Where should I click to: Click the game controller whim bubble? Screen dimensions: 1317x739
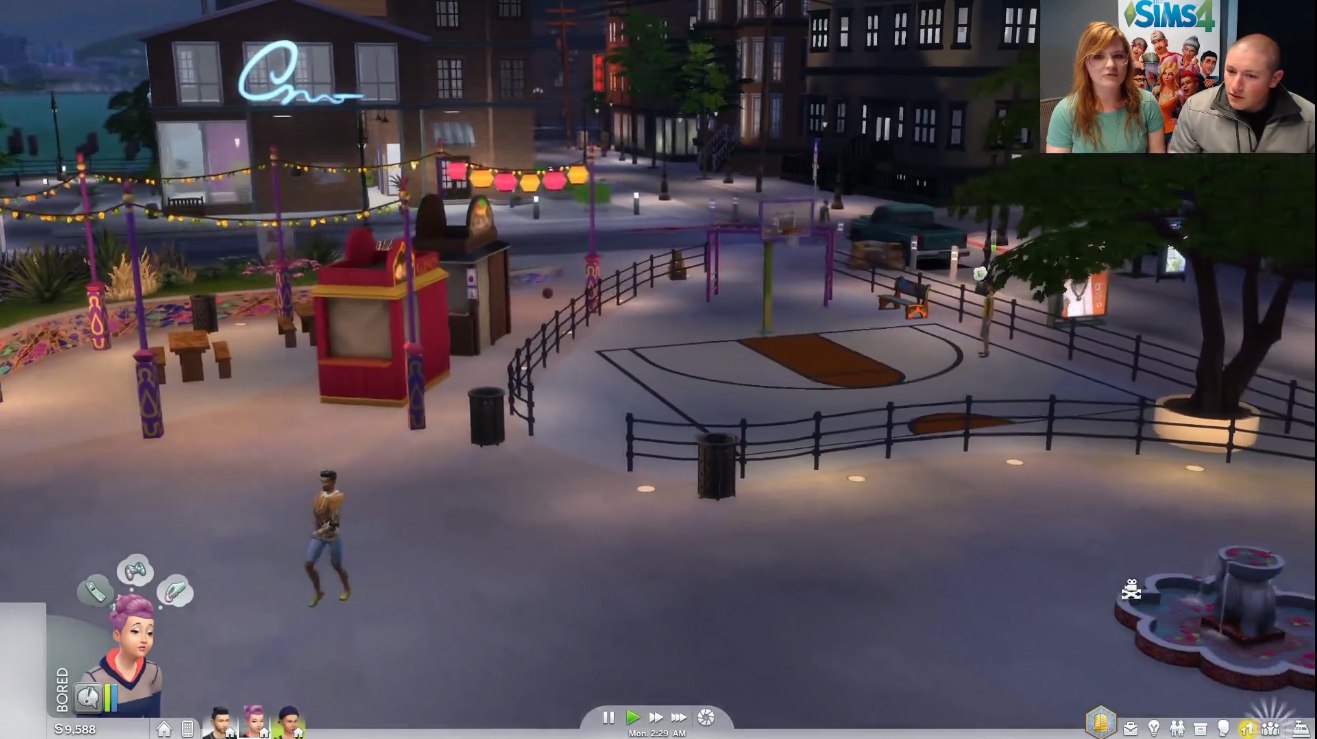[x=135, y=571]
